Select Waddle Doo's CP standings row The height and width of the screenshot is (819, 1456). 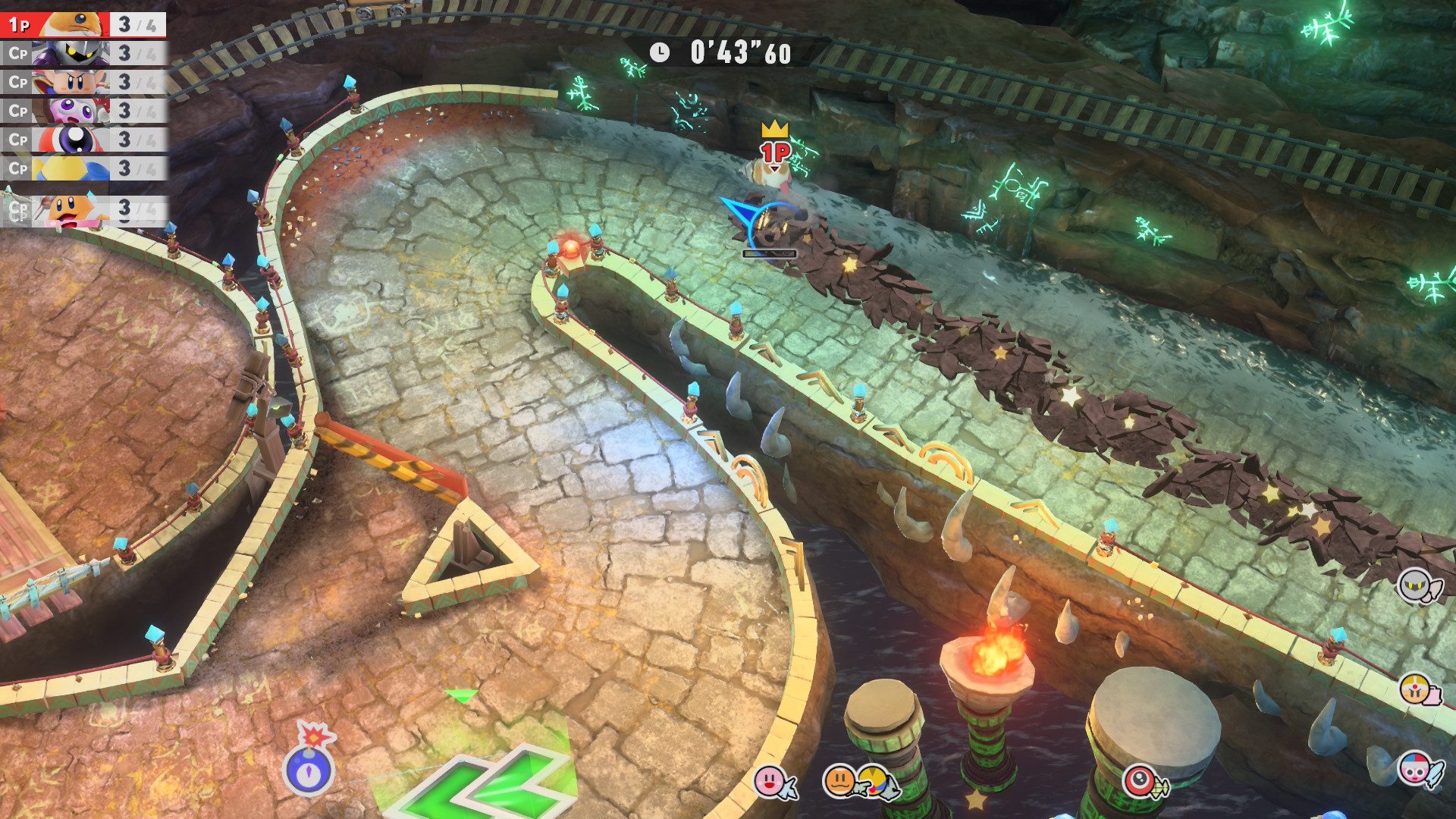[83, 140]
